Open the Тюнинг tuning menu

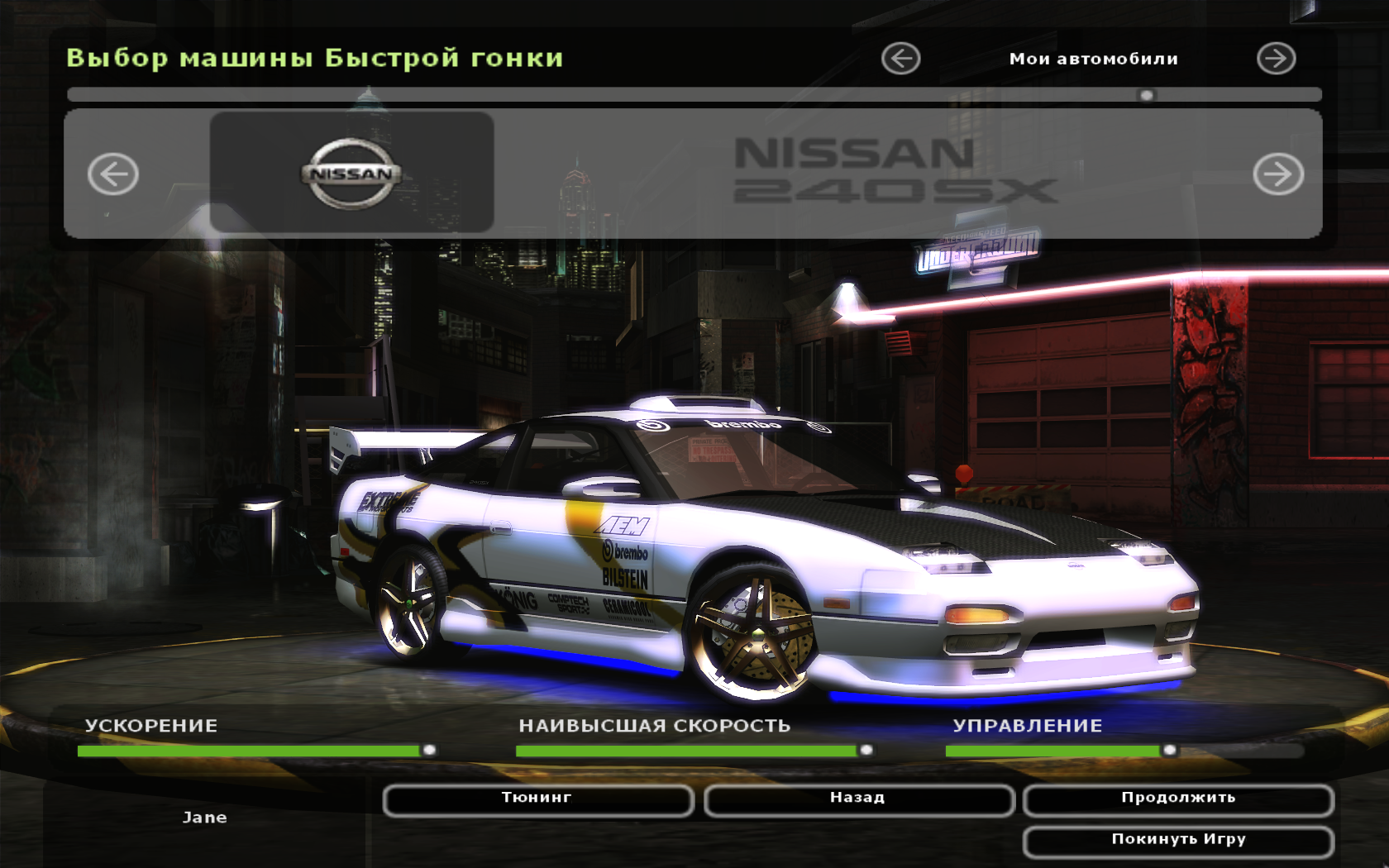537,799
